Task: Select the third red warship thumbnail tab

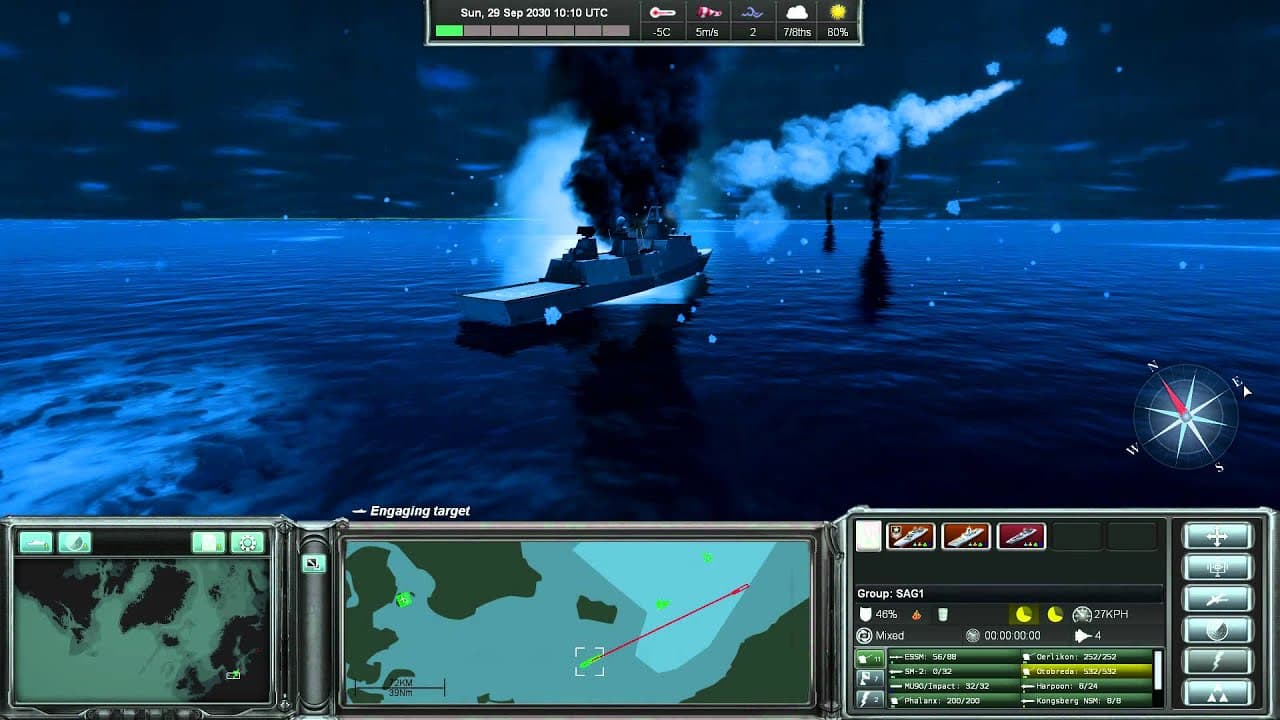Action: click(1021, 536)
